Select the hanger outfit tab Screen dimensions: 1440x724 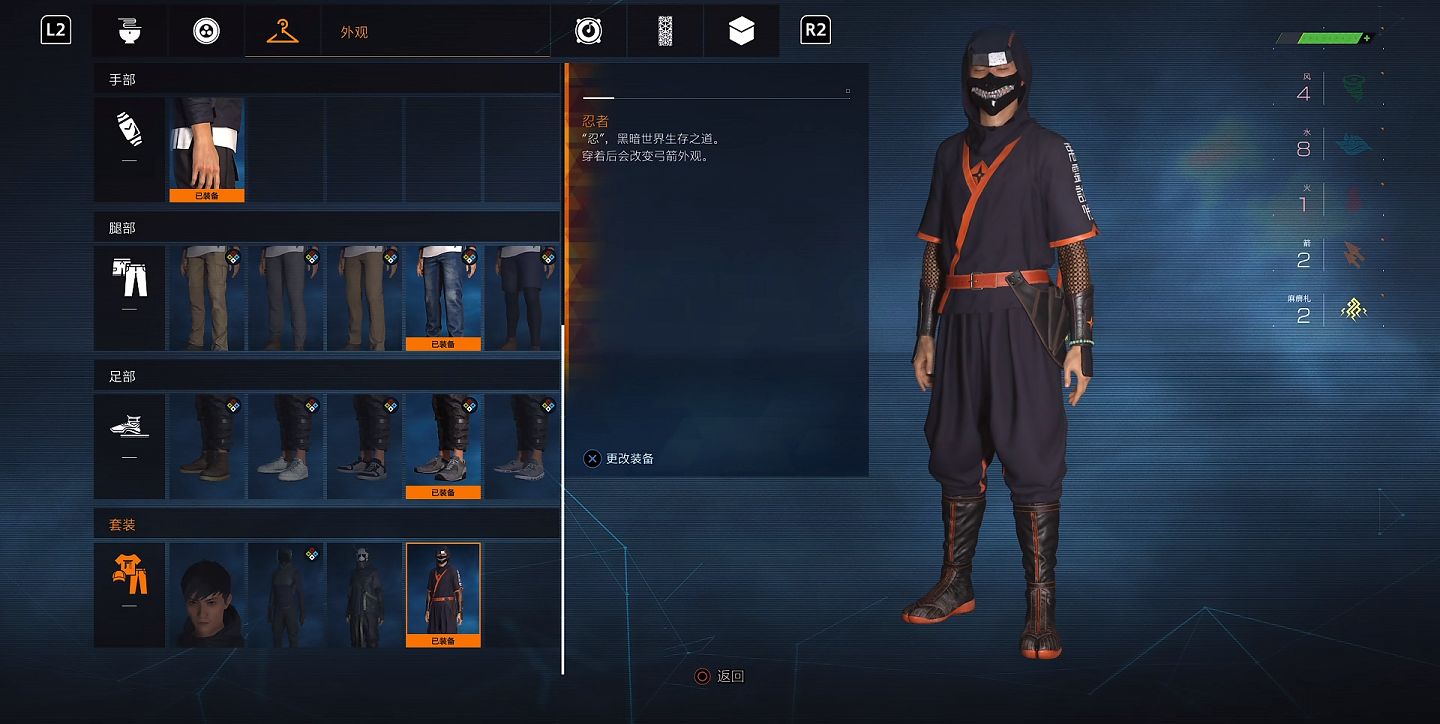pyautogui.click(x=283, y=31)
